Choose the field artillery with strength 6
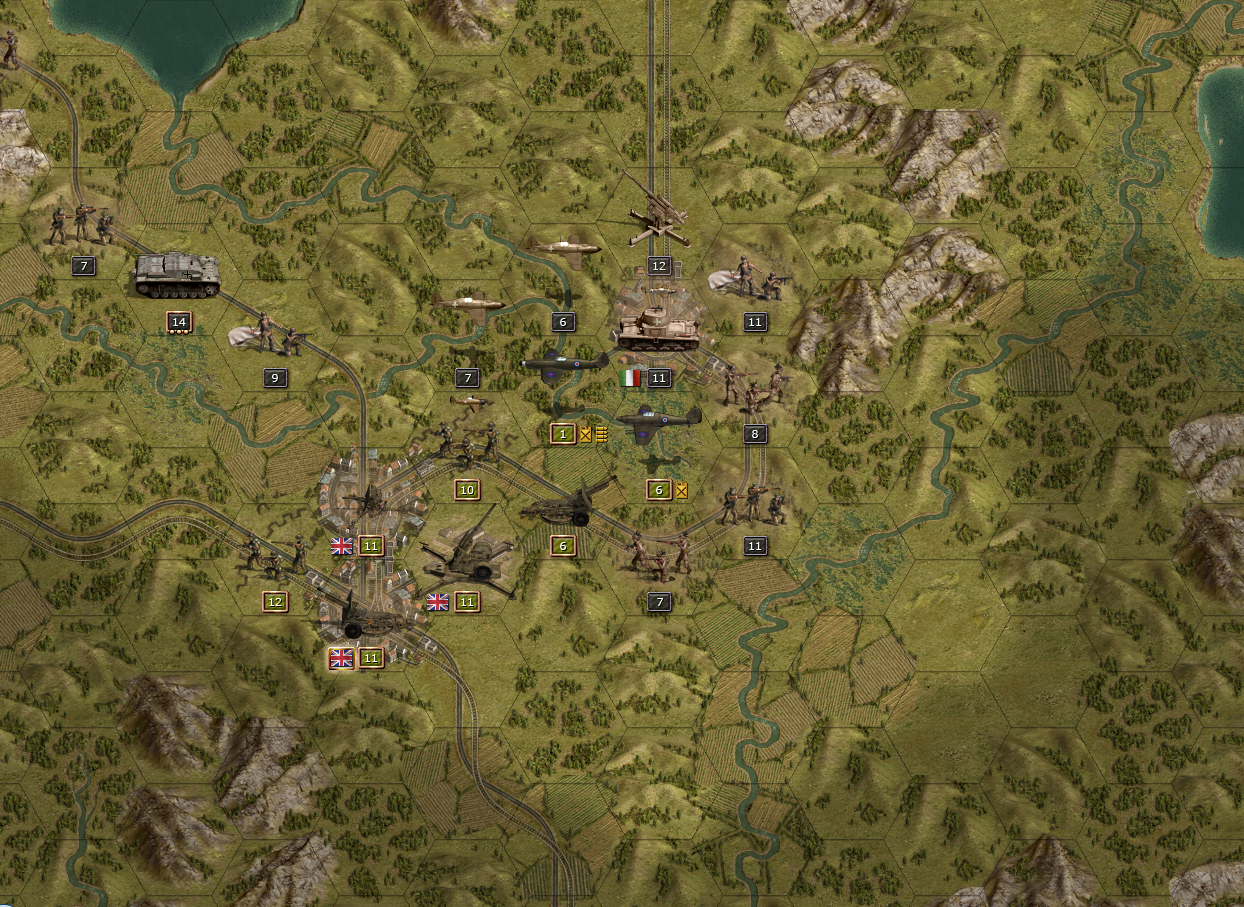The image size is (1244, 907). point(566,503)
